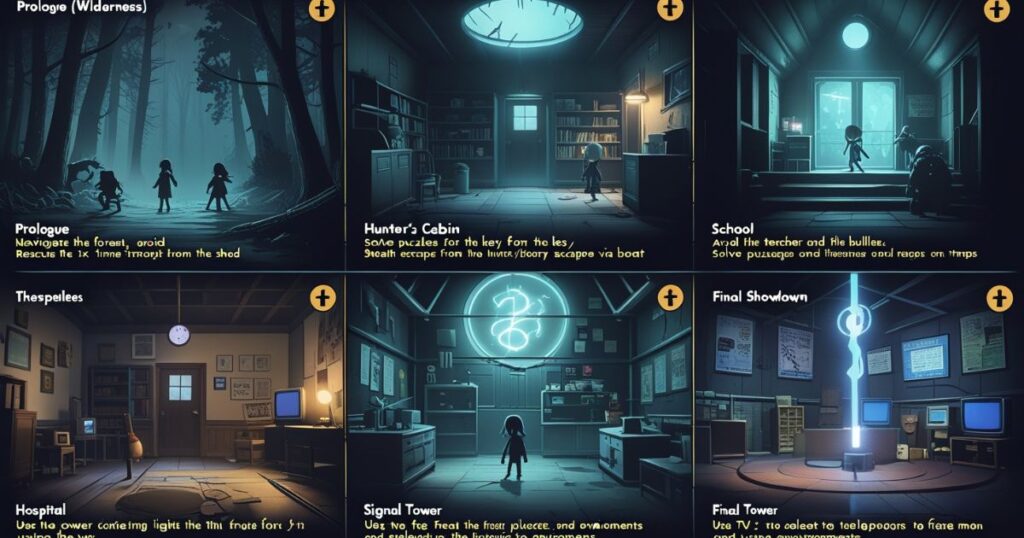Choose the Hunter's Cabin level tile
Viewport: 1024px width, 538px height.
click(518, 130)
